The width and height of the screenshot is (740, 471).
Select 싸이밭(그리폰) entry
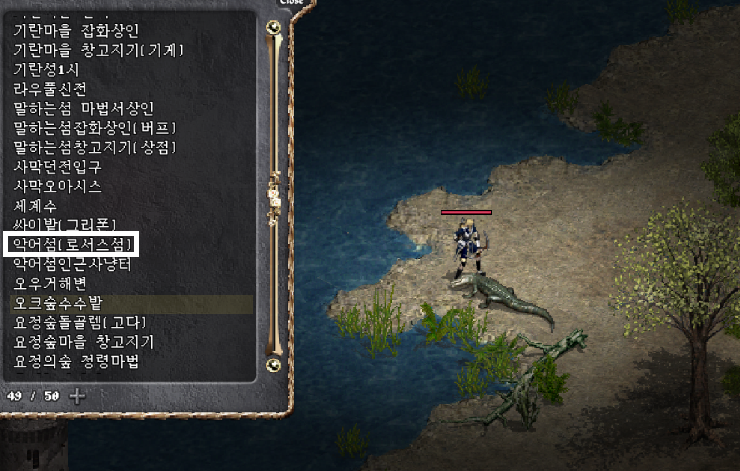[66, 224]
